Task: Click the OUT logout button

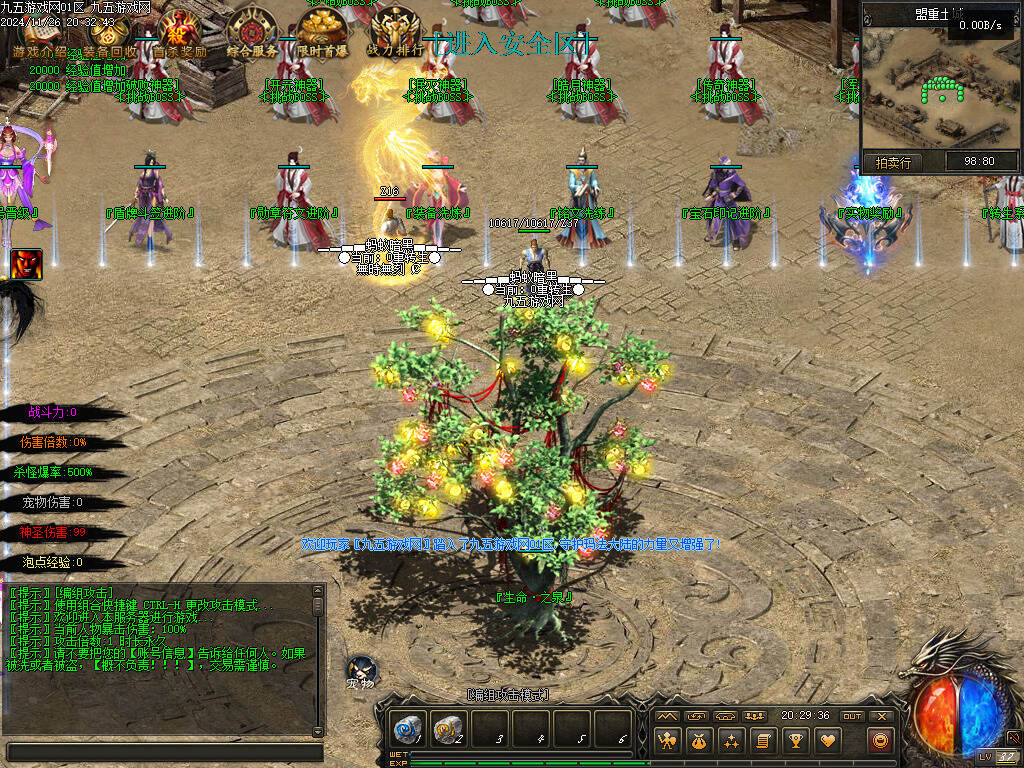Action: [x=852, y=716]
